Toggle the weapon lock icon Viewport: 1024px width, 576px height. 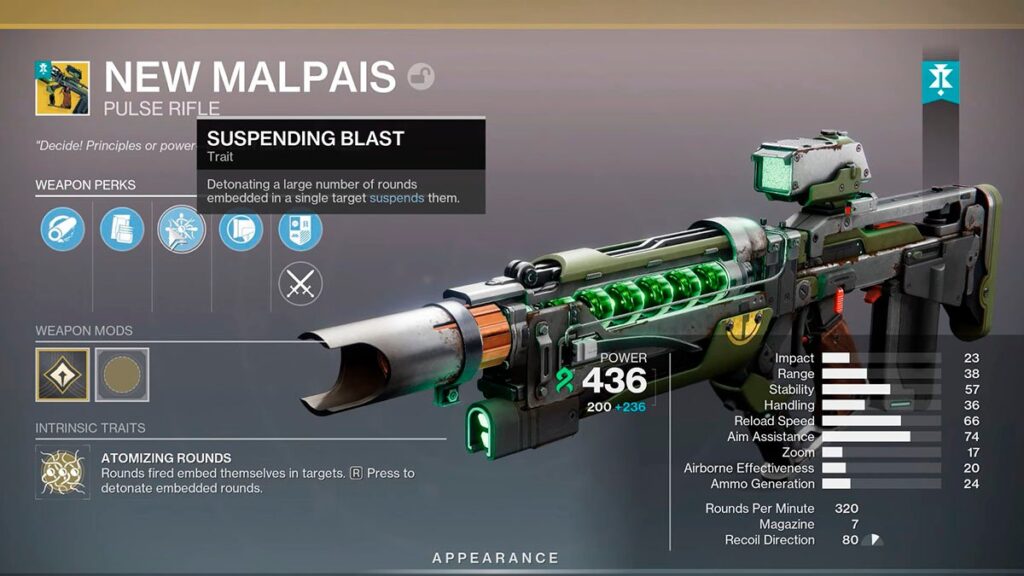pyautogui.click(x=421, y=77)
